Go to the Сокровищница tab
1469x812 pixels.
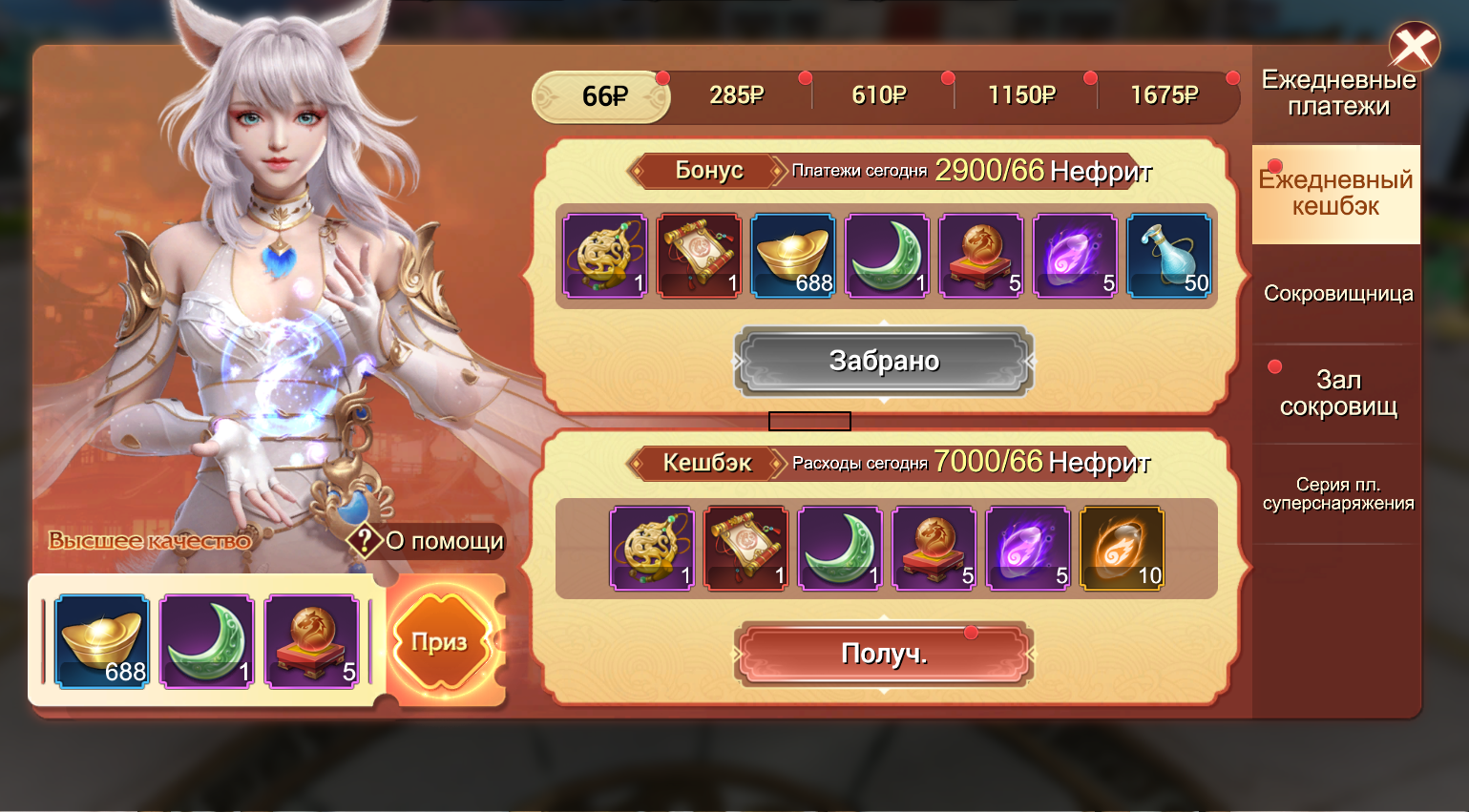tap(1337, 294)
